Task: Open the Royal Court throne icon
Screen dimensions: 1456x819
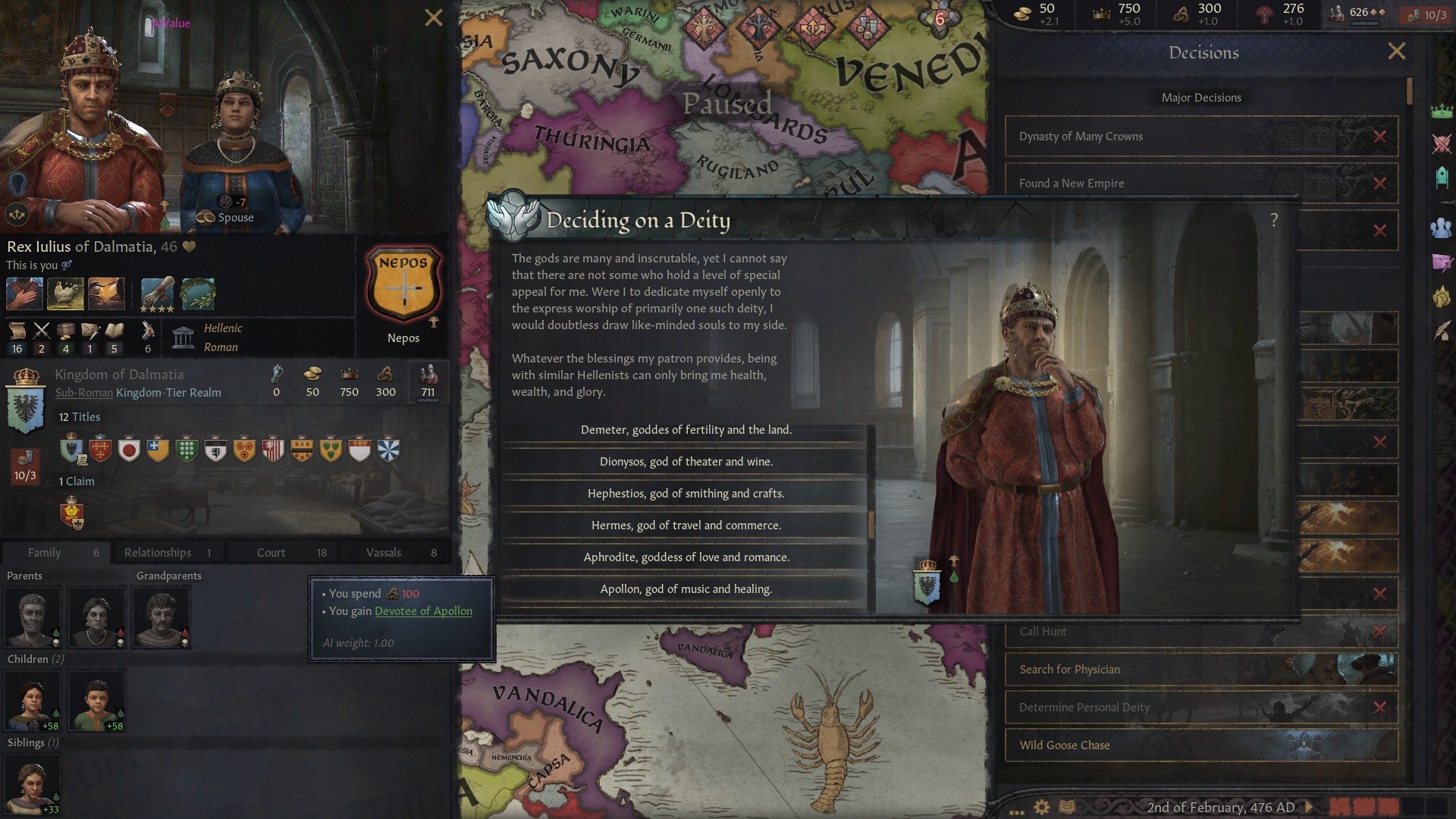Action: point(1443,175)
